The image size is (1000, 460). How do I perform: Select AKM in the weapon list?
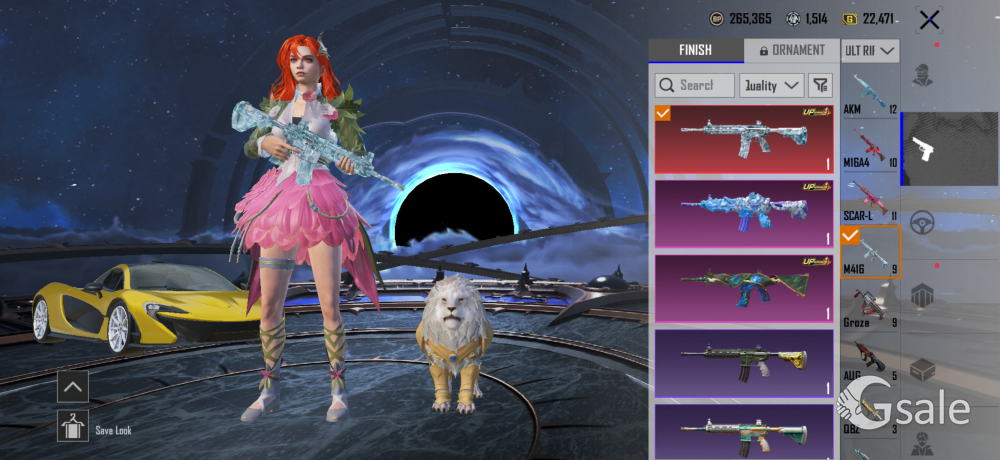point(870,93)
